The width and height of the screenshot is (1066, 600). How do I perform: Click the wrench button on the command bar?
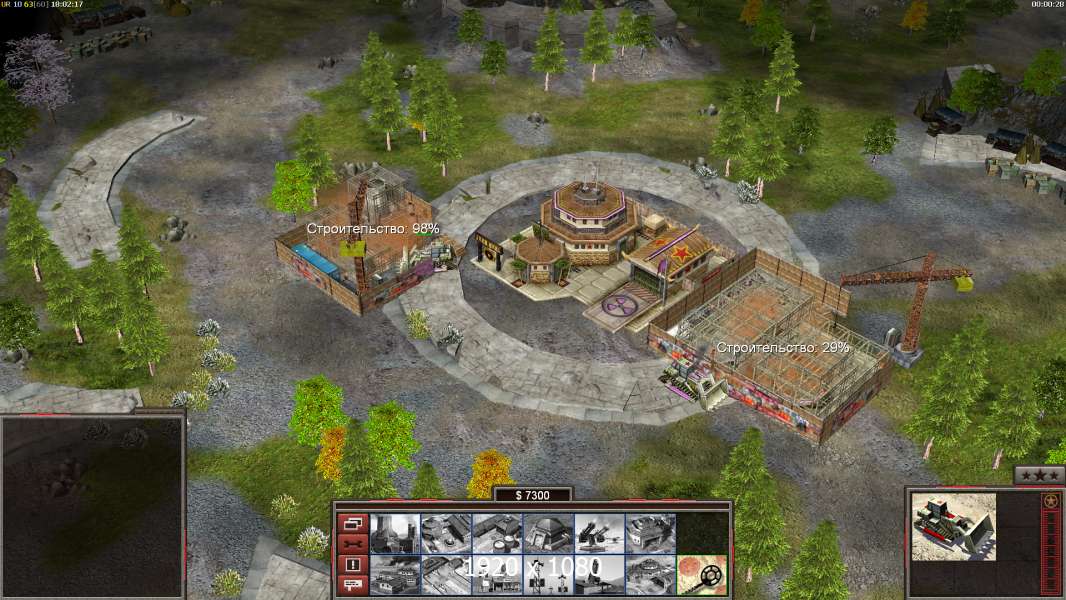click(352, 544)
